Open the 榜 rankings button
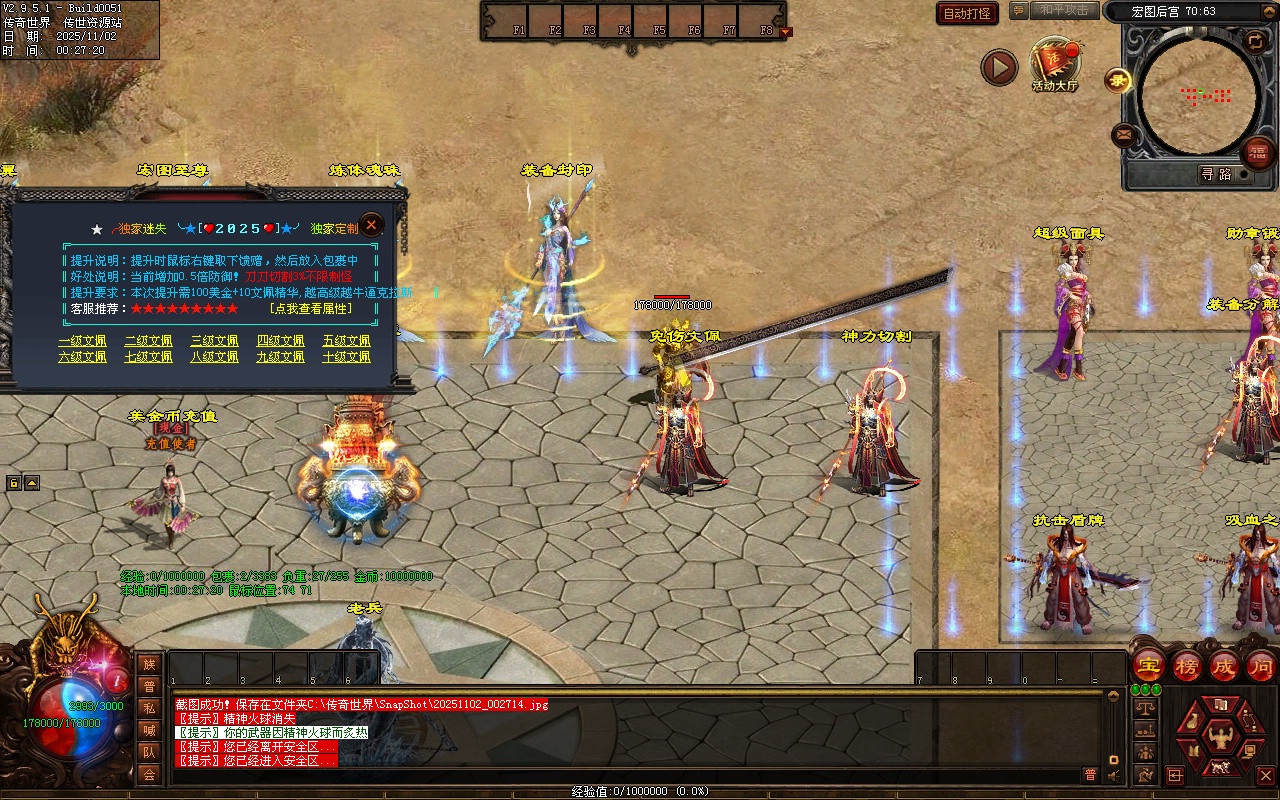Screen dimensions: 1280x800 pyautogui.click(x=1186, y=665)
